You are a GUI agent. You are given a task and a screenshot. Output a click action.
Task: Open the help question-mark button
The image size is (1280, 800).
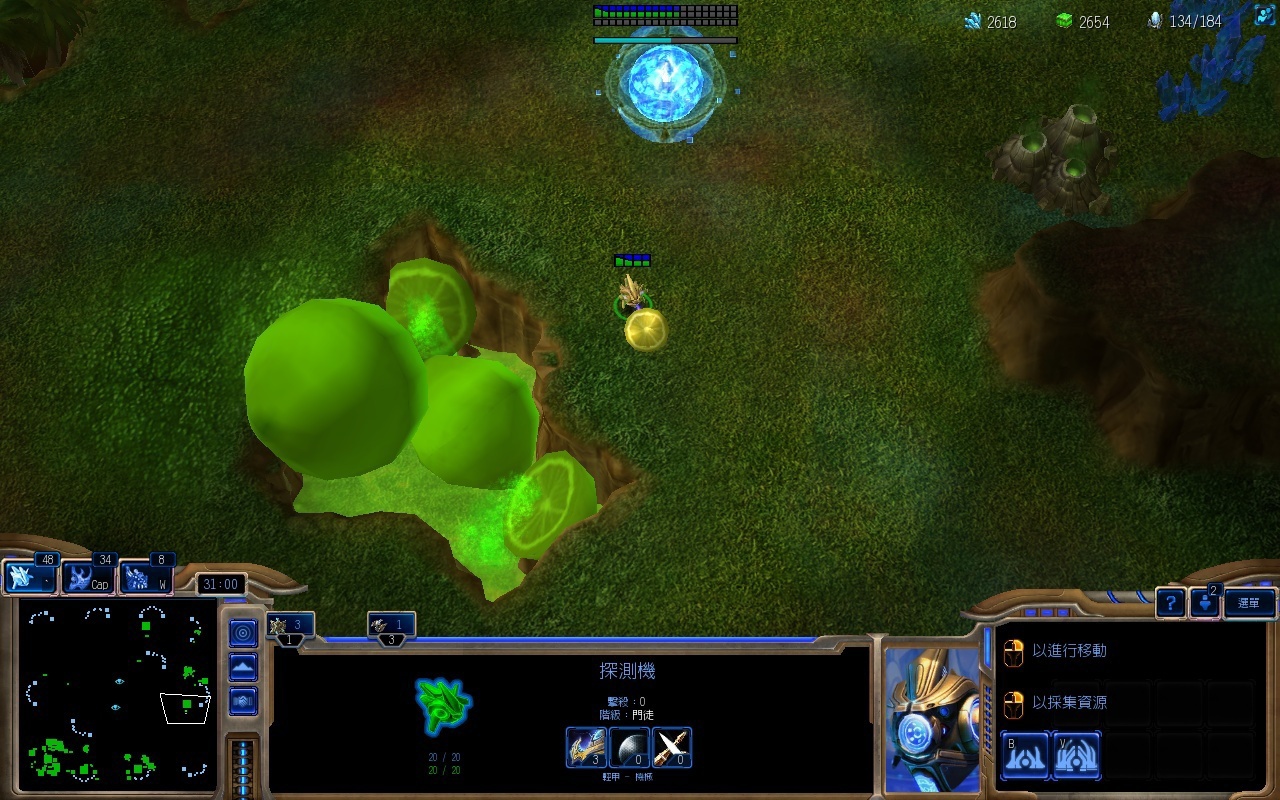click(1171, 602)
